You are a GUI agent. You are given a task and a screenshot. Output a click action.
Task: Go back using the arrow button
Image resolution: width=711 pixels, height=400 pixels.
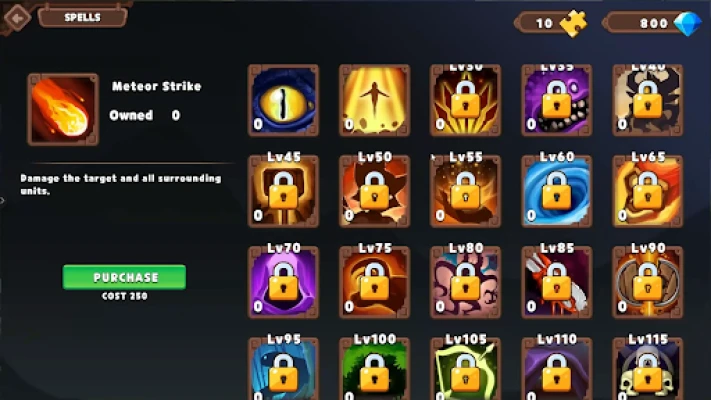point(15,16)
